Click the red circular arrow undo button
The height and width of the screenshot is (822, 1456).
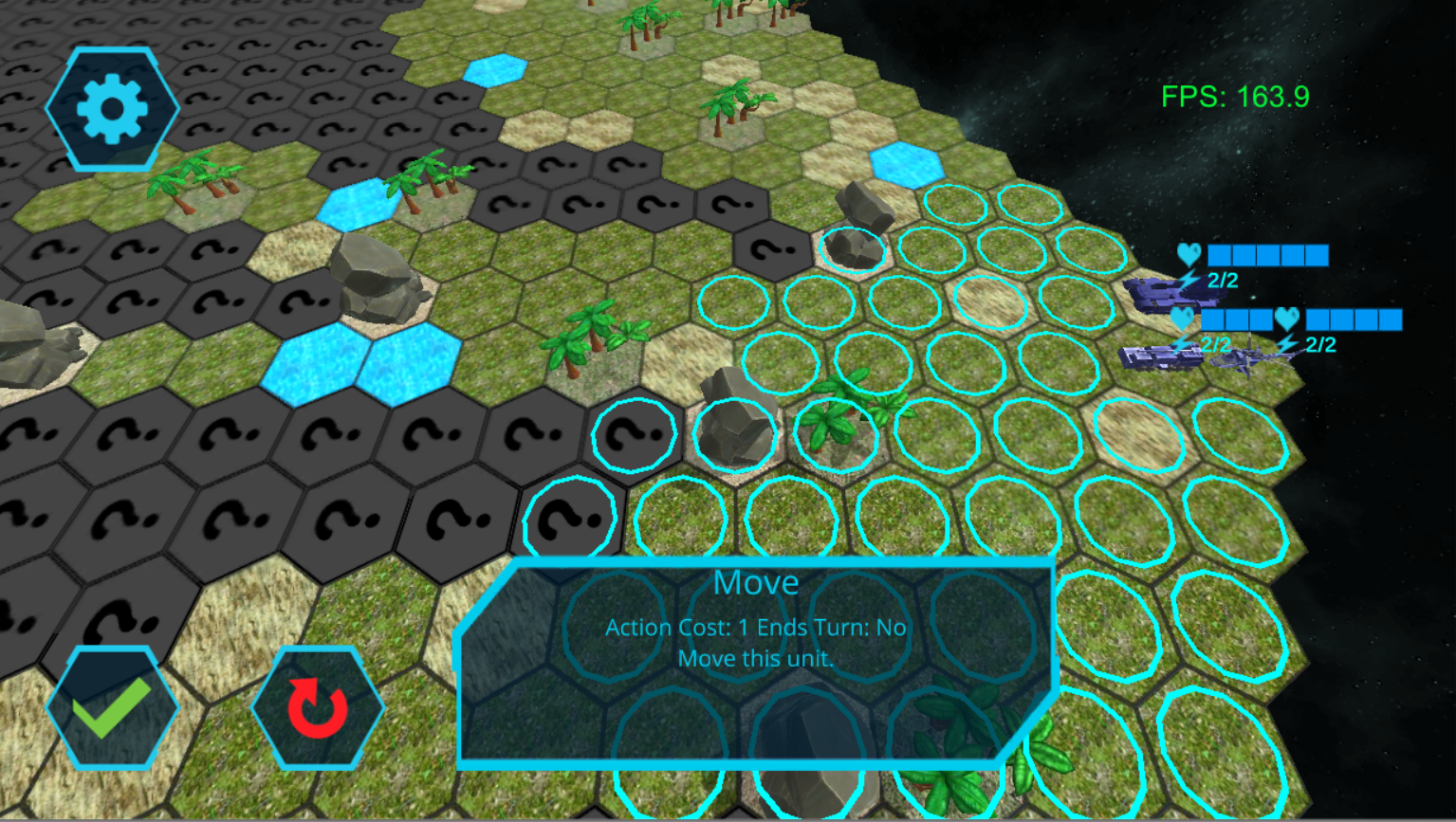click(317, 707)
